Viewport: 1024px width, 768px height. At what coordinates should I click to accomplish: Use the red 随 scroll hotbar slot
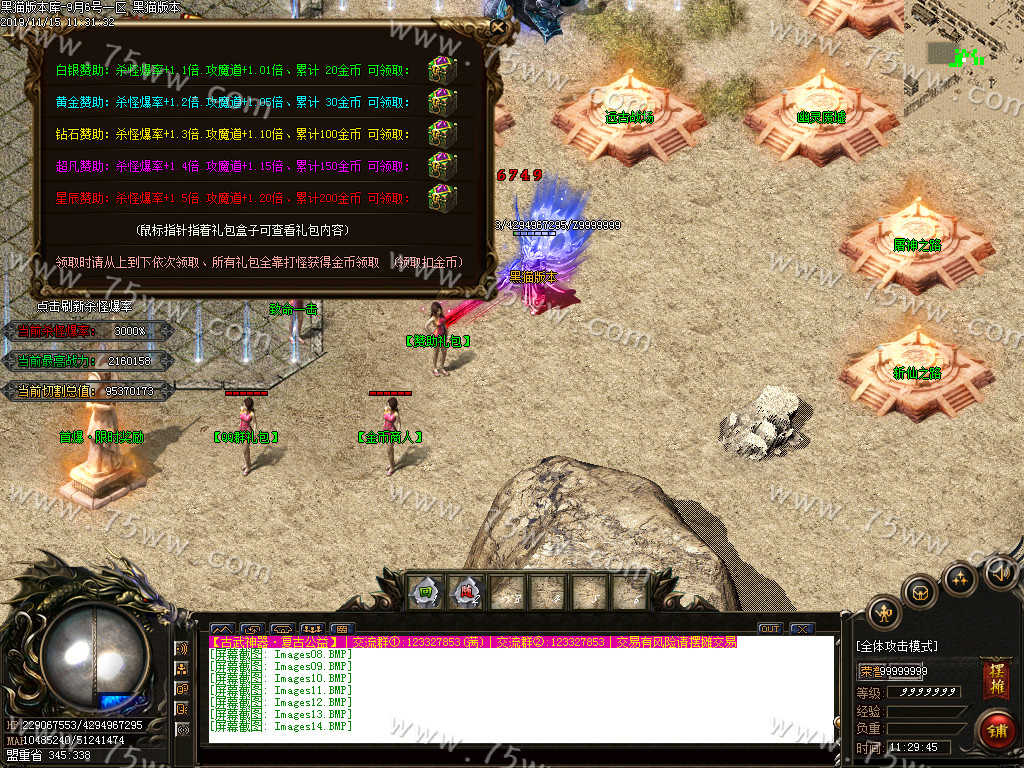click(x=467, y=592)
